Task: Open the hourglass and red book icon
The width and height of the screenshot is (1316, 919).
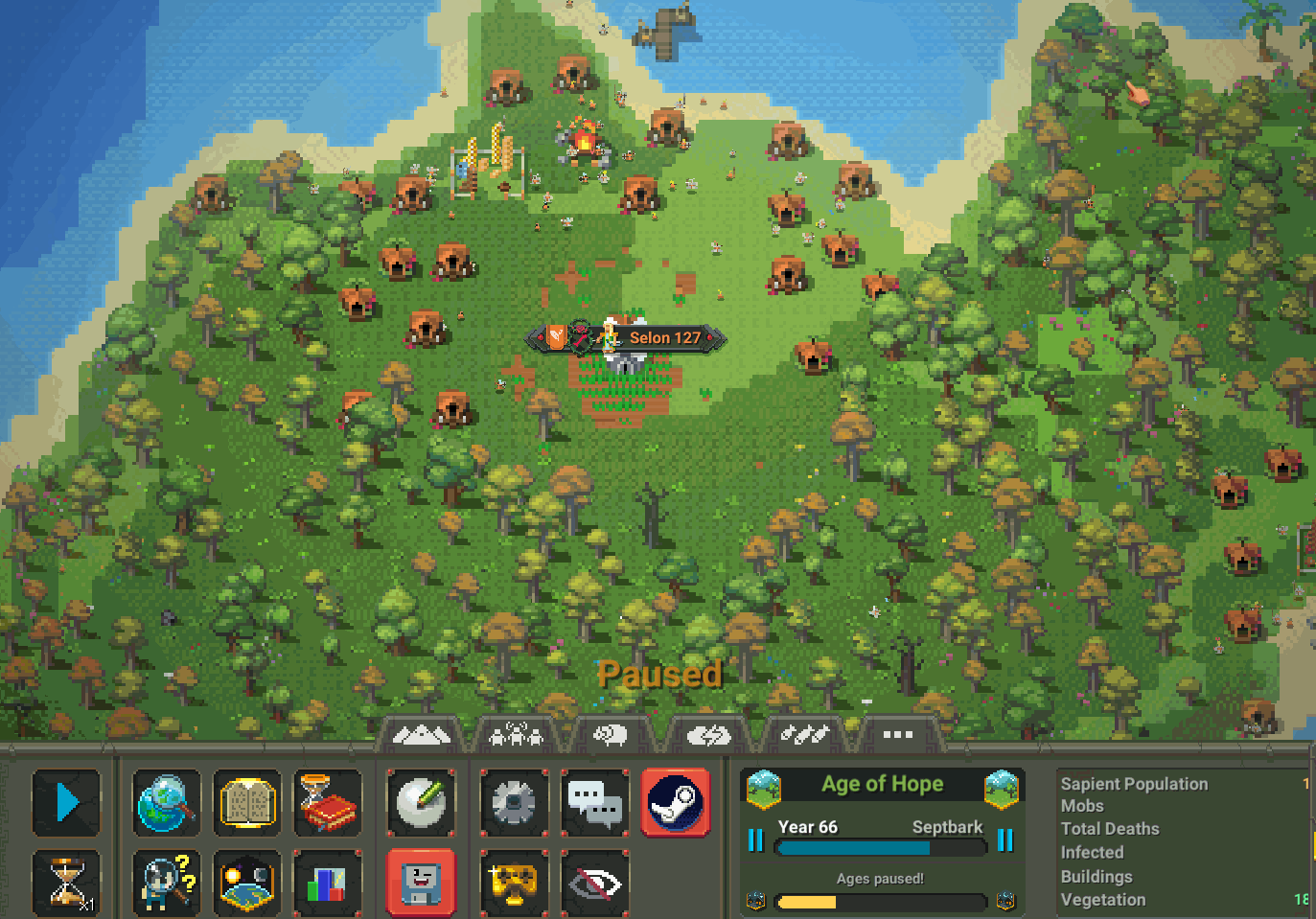Action: (328, 802)
